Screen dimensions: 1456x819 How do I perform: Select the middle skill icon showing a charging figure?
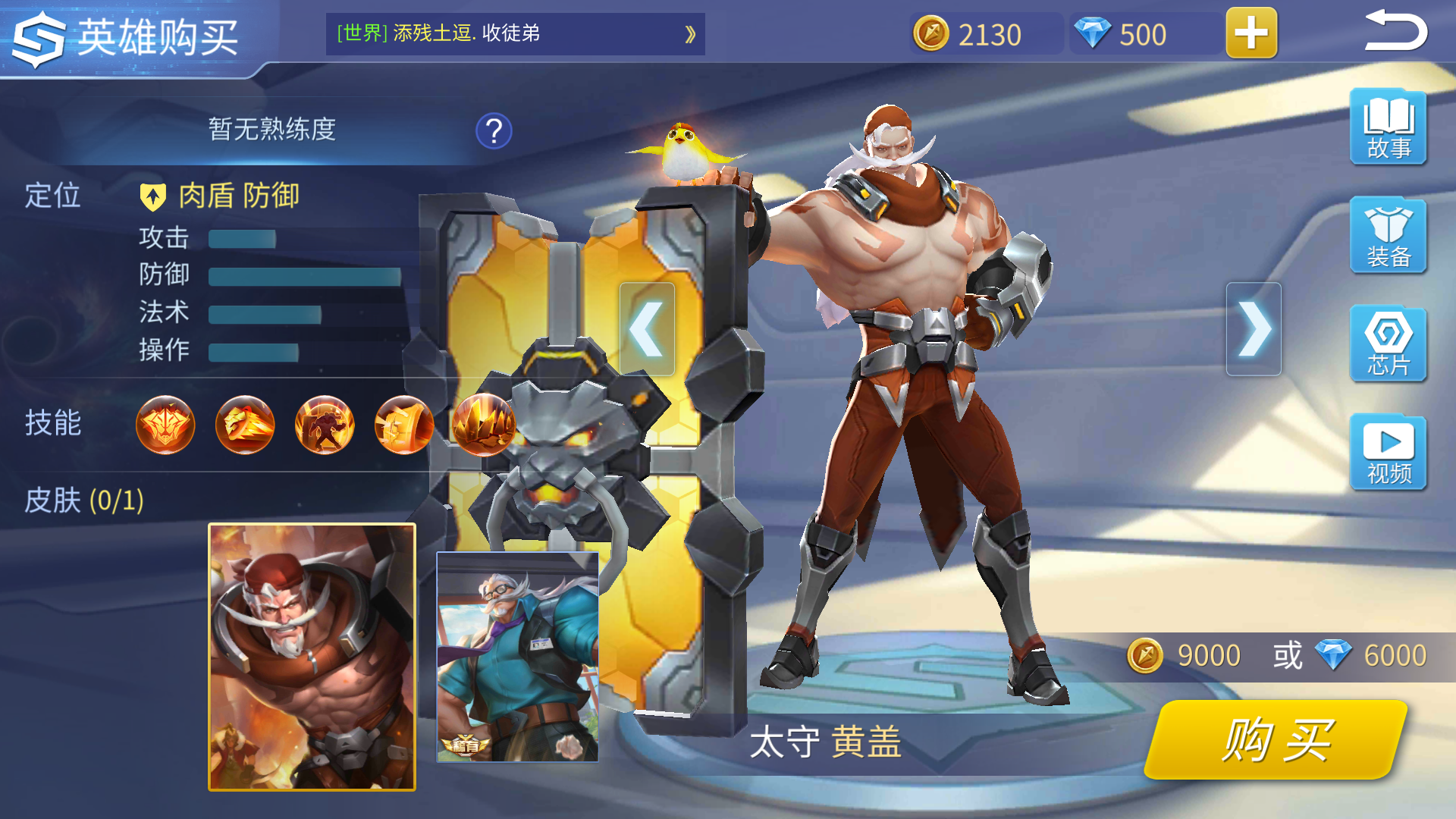point(324,425)
